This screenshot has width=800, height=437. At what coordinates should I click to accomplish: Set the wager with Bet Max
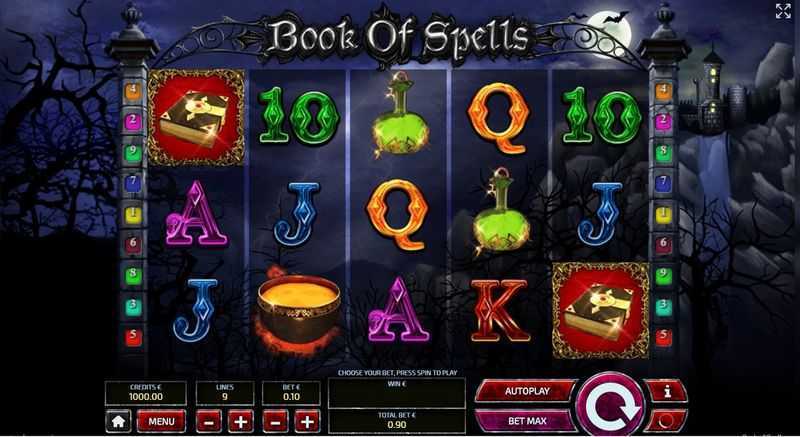[527, 420]
